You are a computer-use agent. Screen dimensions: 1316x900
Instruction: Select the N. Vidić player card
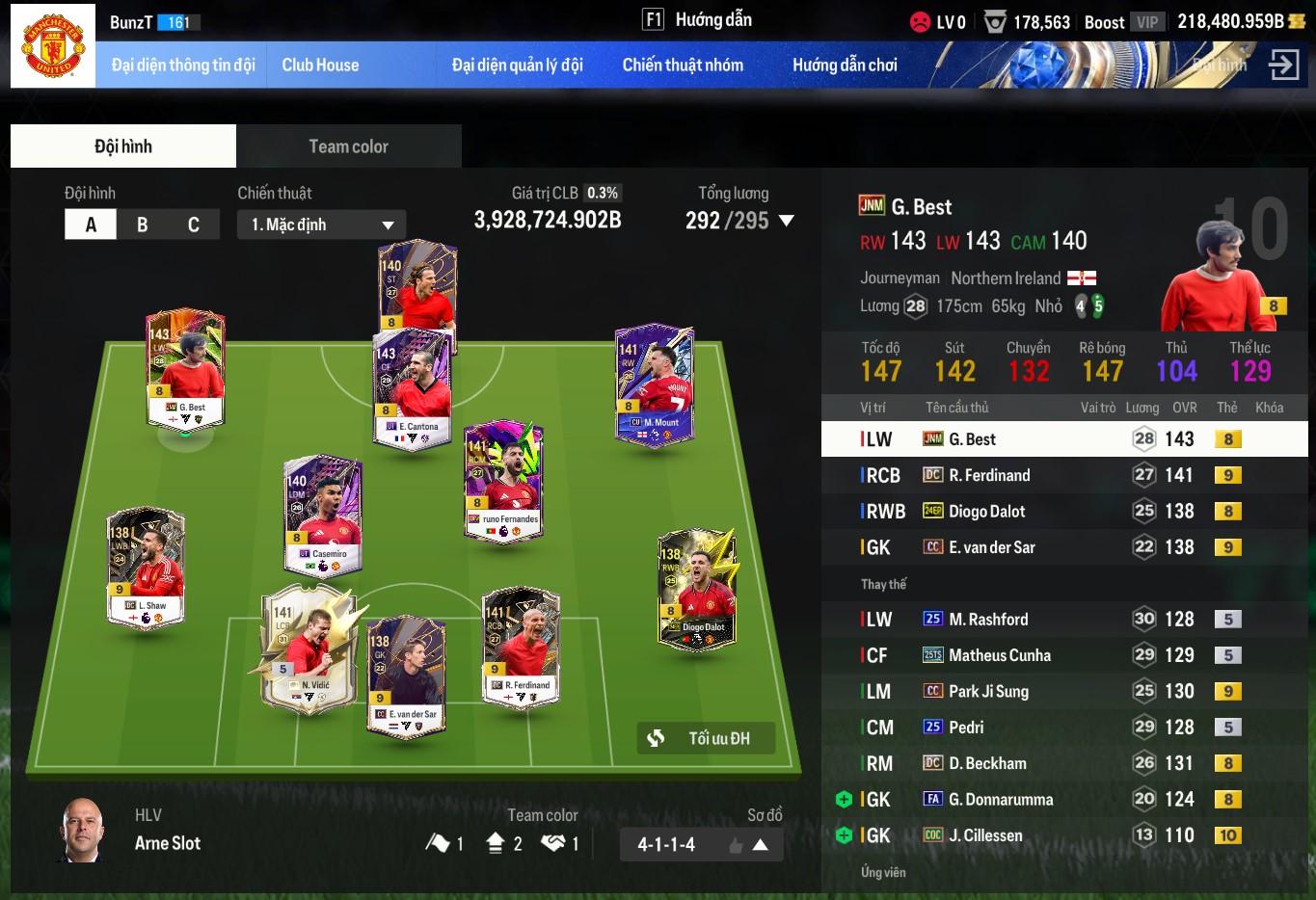tap(310, 647)
